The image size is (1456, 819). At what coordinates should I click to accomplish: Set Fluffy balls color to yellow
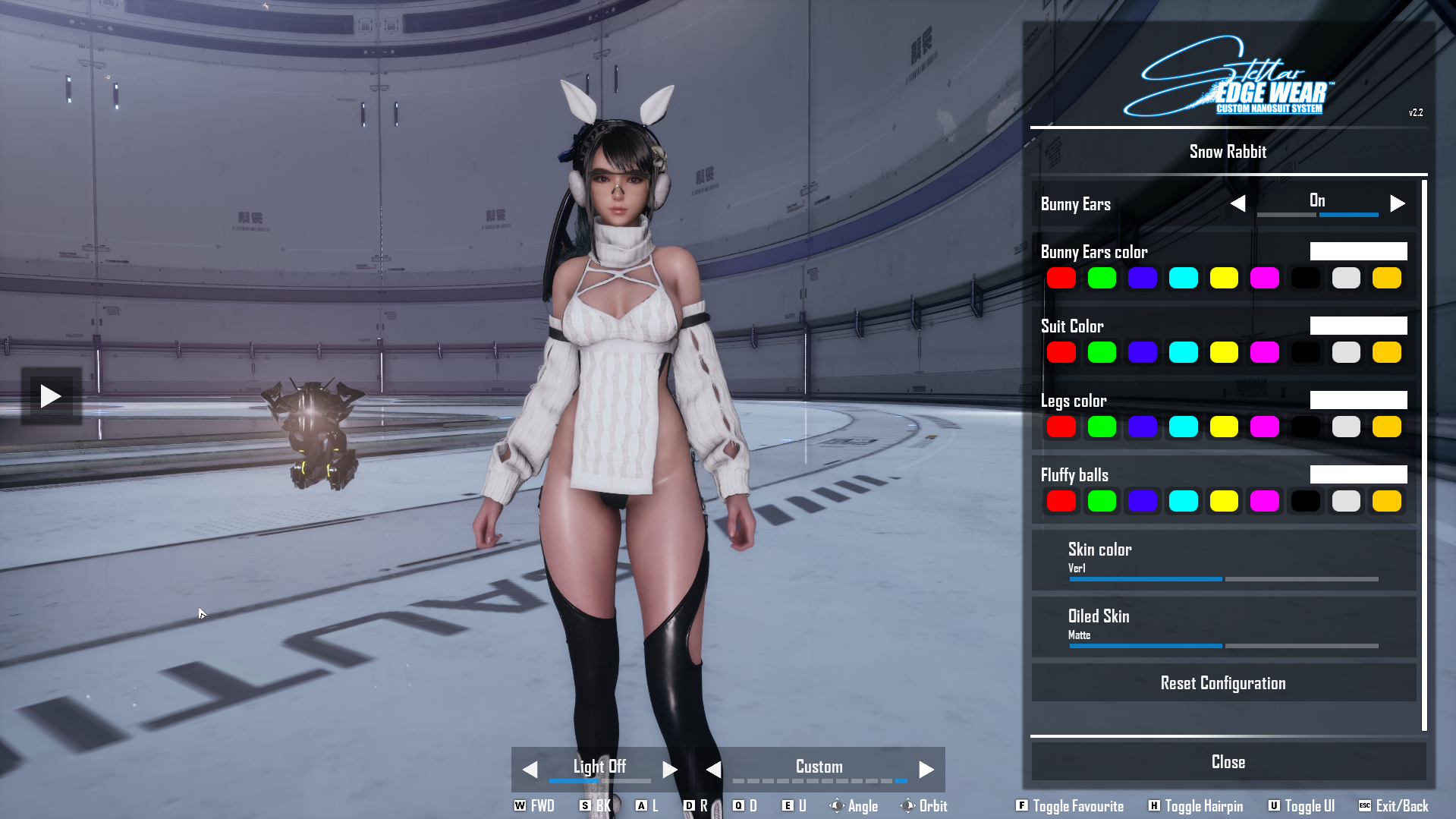pyautogui.click(x=1224, y=502)
